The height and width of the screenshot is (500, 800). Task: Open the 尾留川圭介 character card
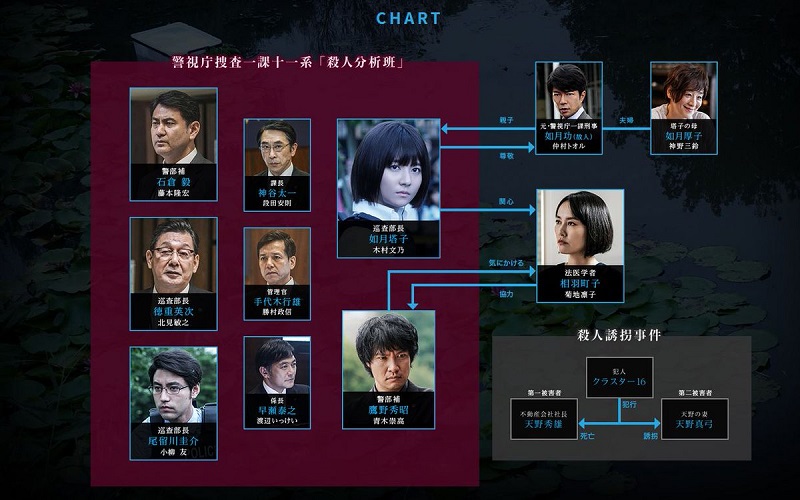click(x=173, y=385)
